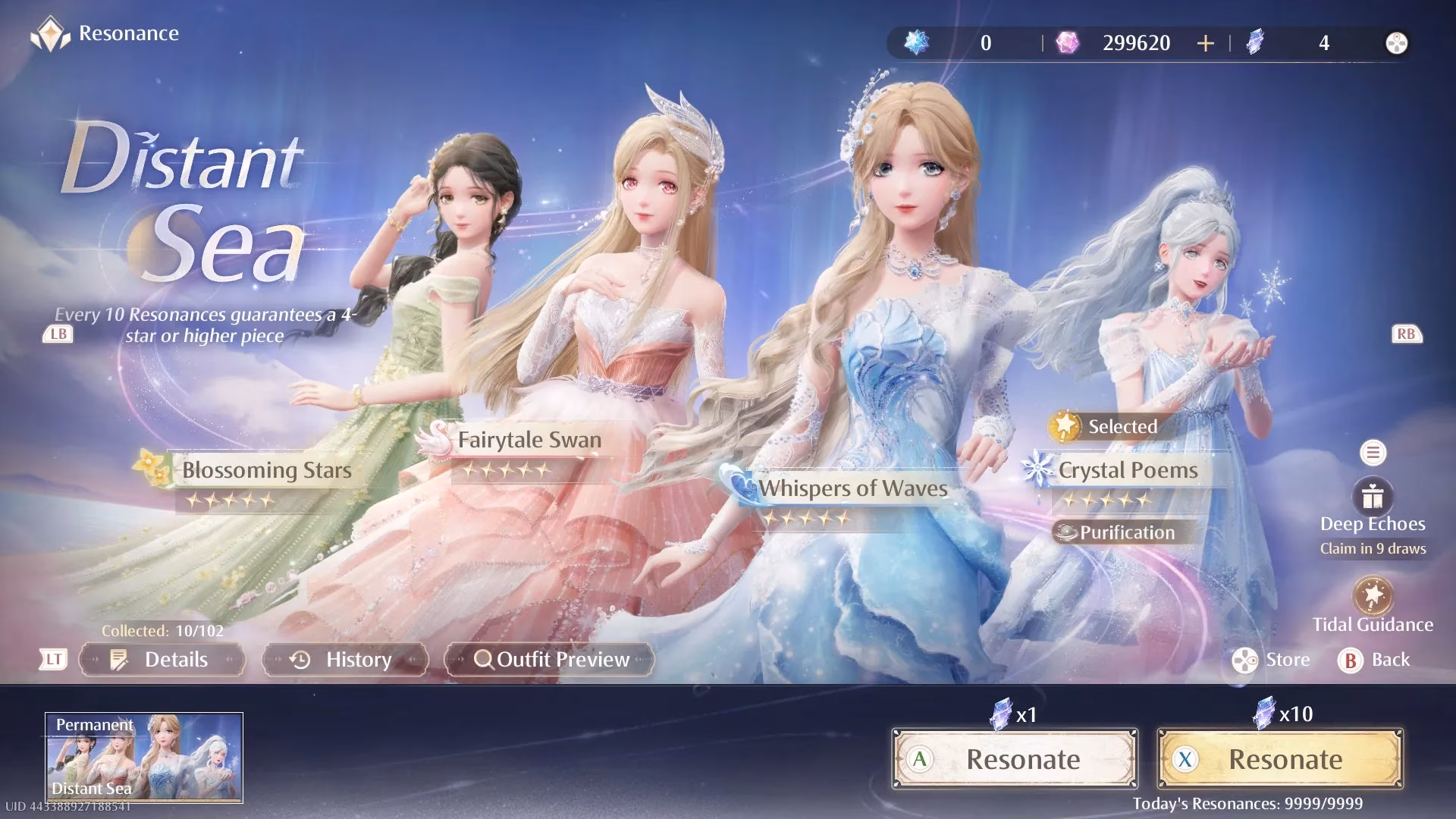Open Outfit Preview

click(x=550, y=660)
